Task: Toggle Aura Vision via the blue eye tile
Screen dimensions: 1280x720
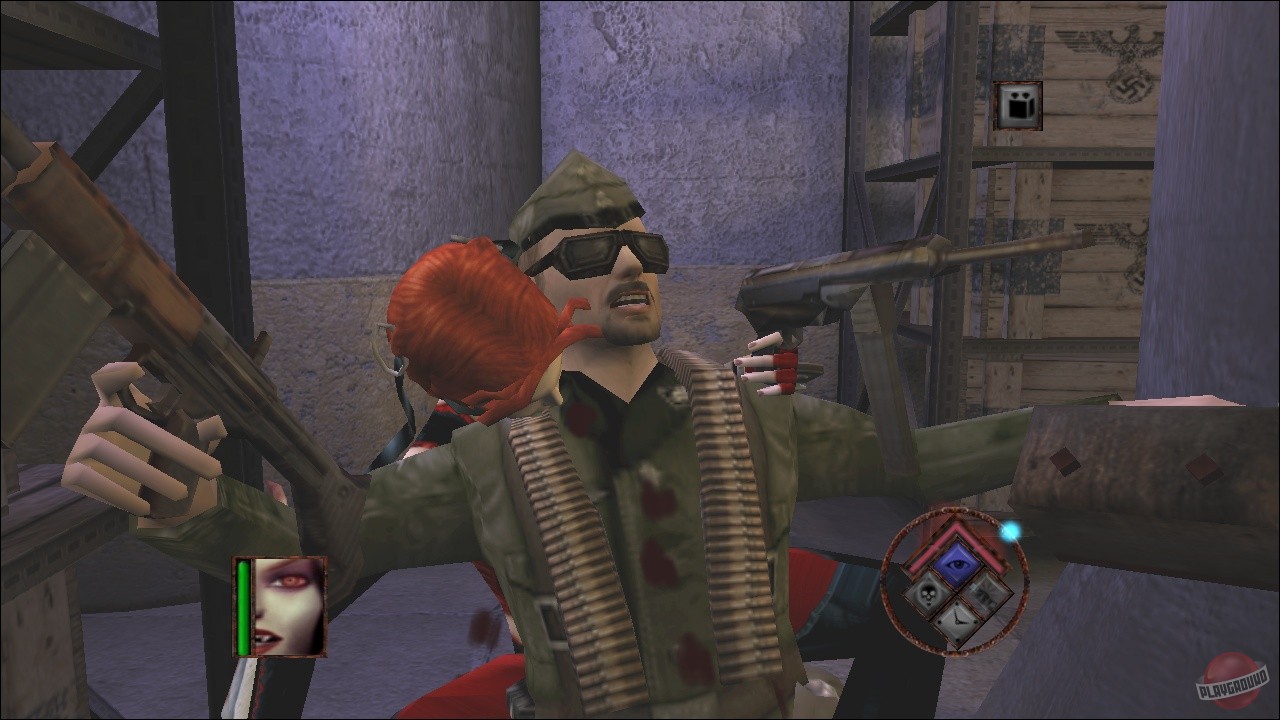Action: click(x=955, y=562)
